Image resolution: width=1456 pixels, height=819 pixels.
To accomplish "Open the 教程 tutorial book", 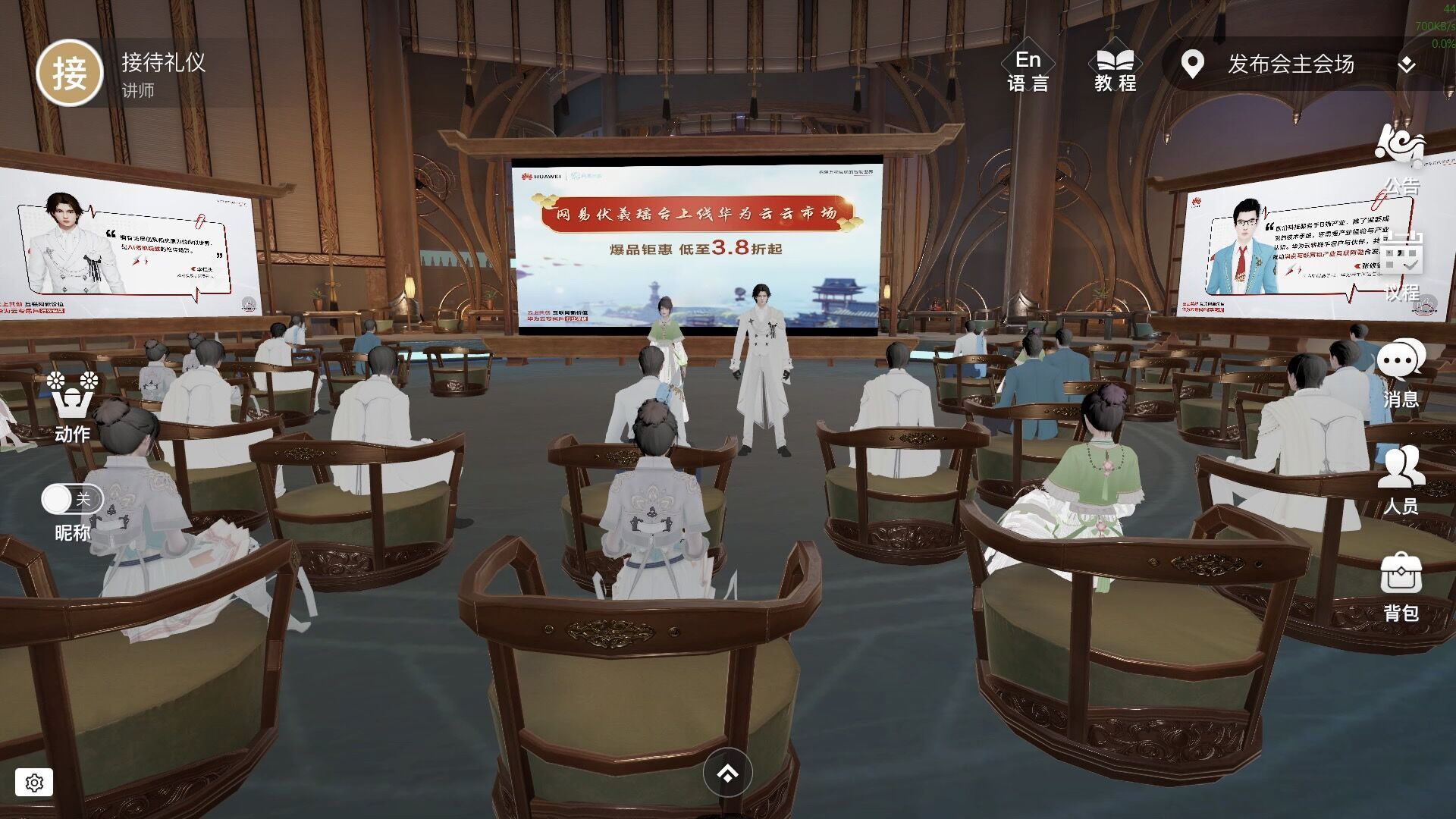I will click(x=1115, y=70).
